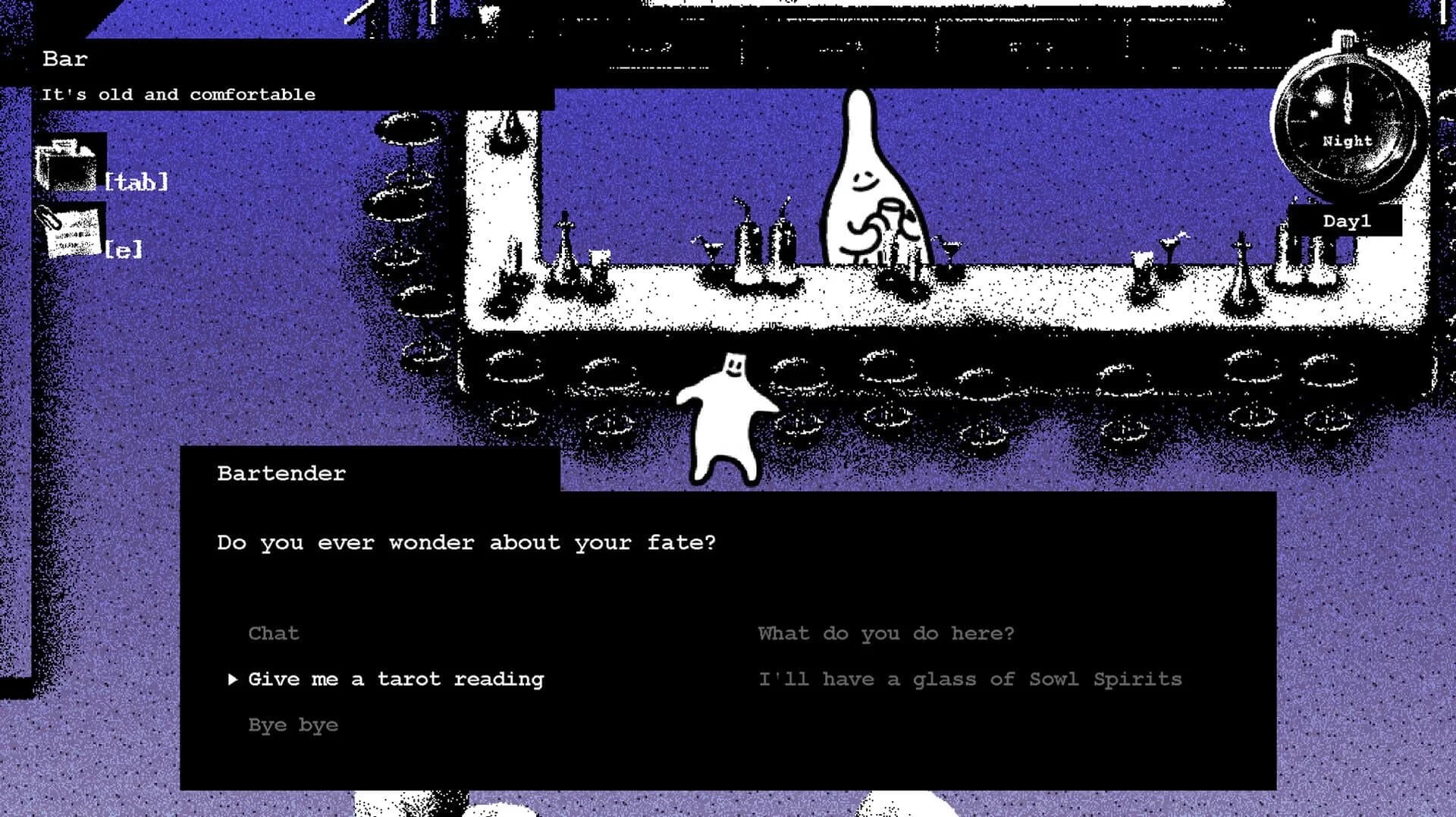Click the Night pocket-watch clock
This screenshot has width=1456, height=817.
1346,121
